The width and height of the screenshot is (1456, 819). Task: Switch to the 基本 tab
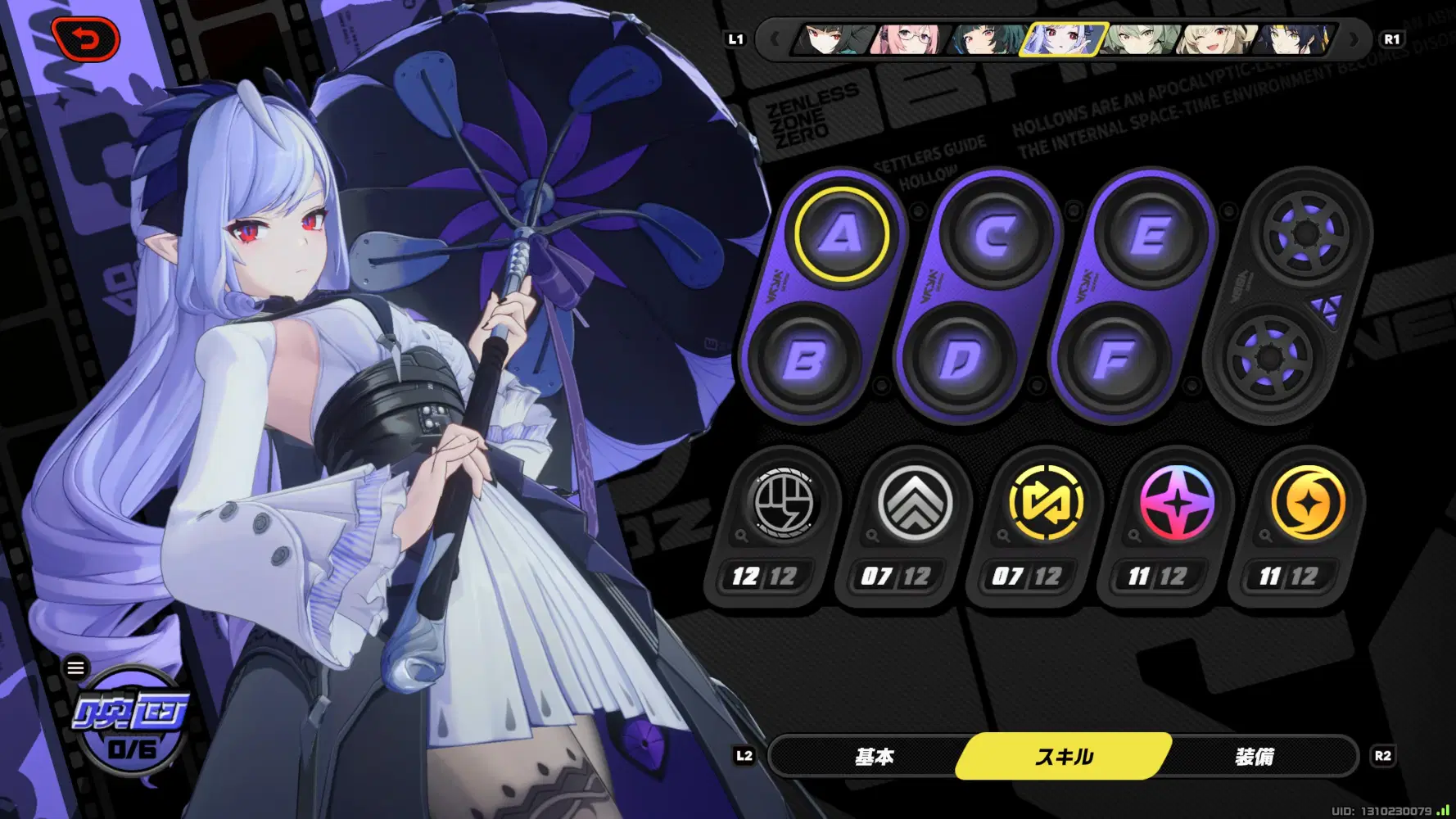click(x=875, y=757)
